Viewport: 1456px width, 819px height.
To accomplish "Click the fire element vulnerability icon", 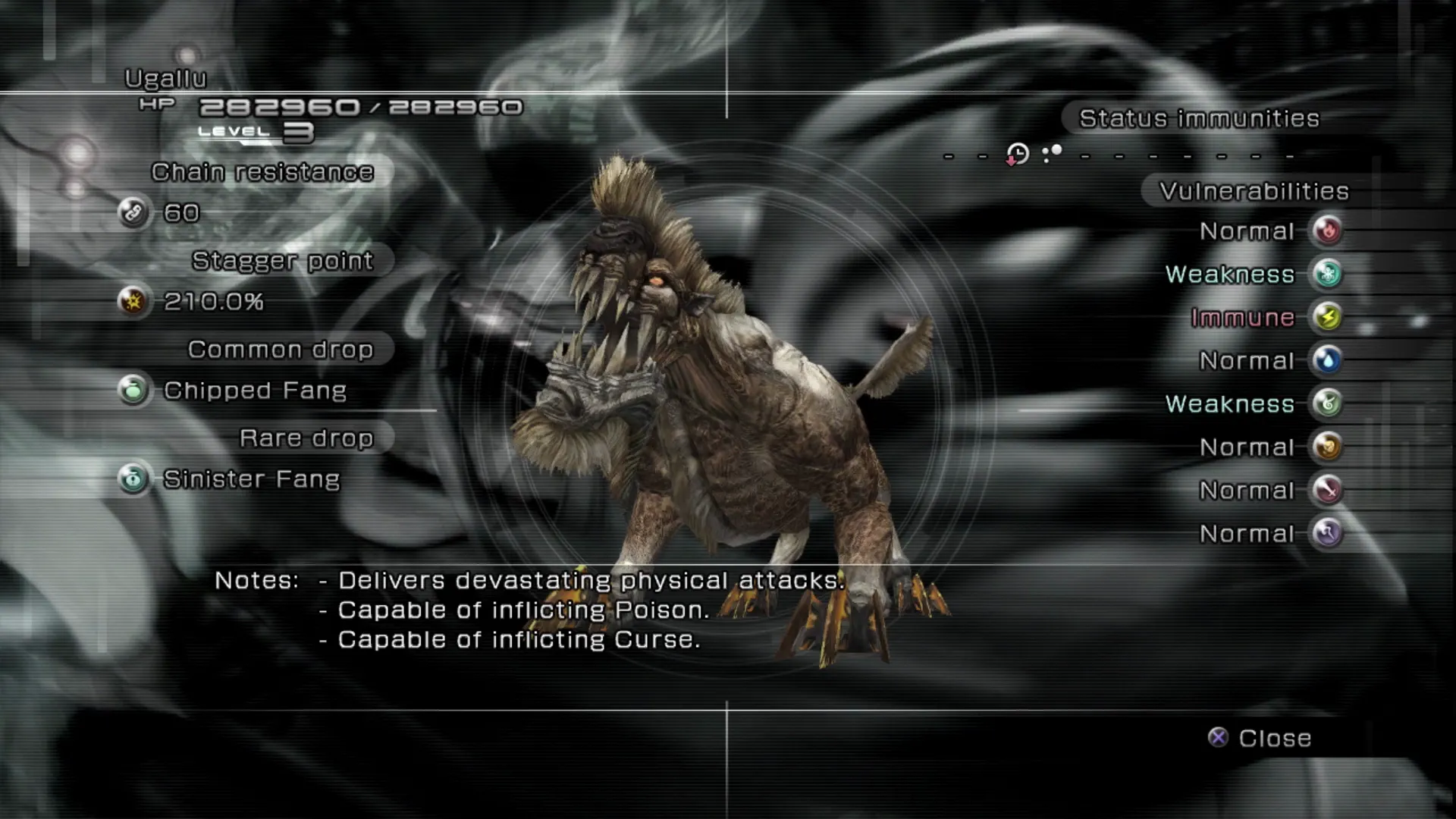I will 1328,231.
